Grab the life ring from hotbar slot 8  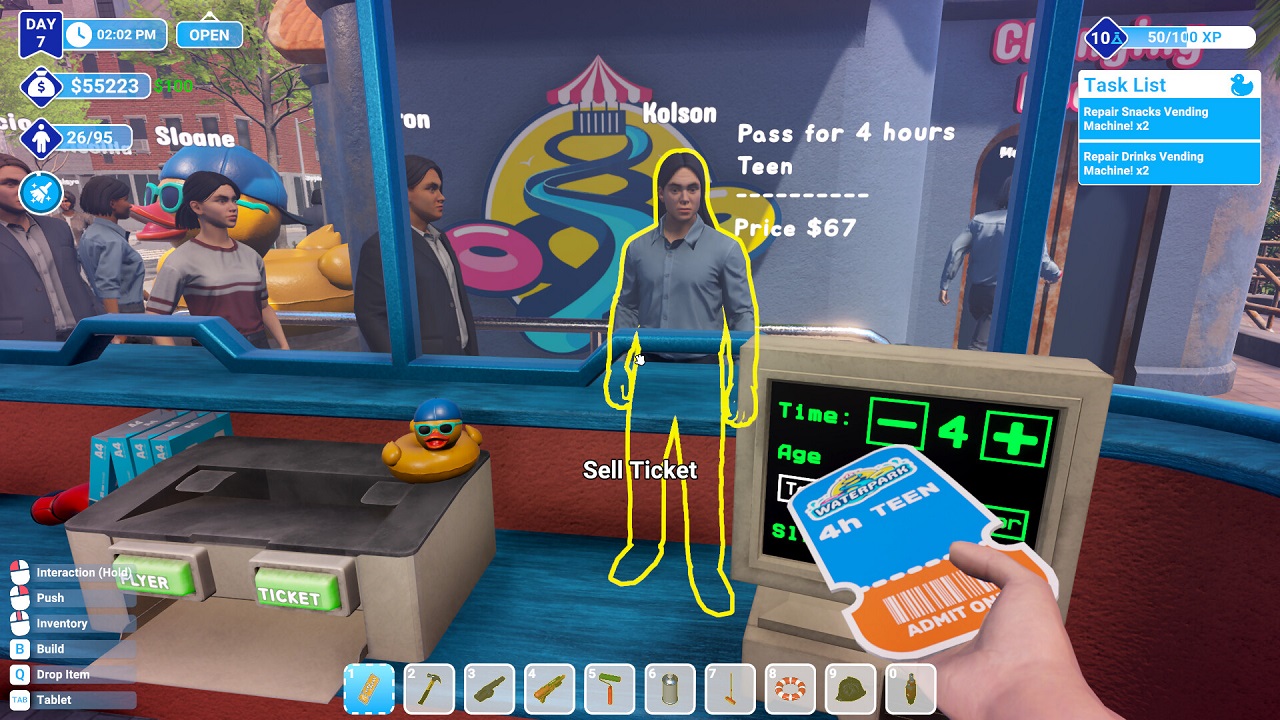click(789, 688)
